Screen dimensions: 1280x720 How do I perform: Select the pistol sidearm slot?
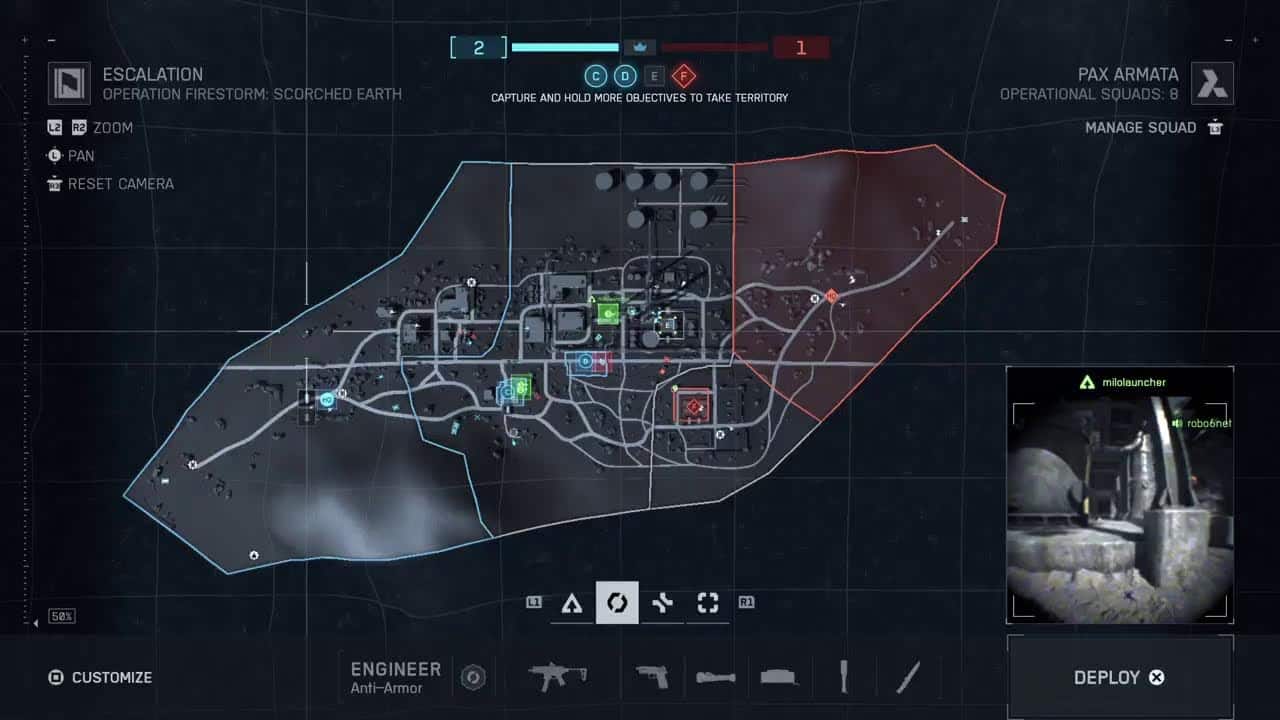coord(652,677)
